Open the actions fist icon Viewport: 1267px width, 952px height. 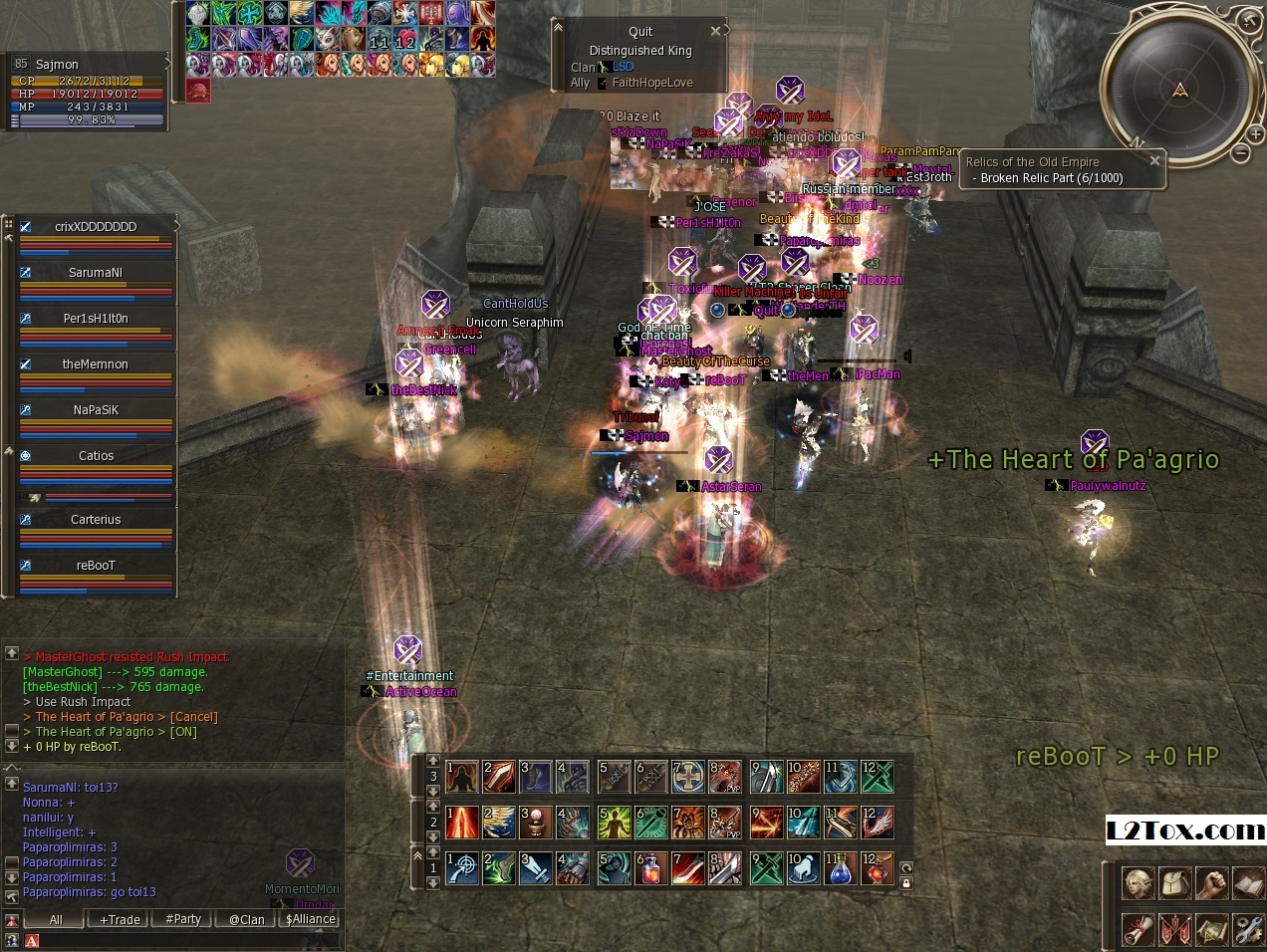point(1211,883)
